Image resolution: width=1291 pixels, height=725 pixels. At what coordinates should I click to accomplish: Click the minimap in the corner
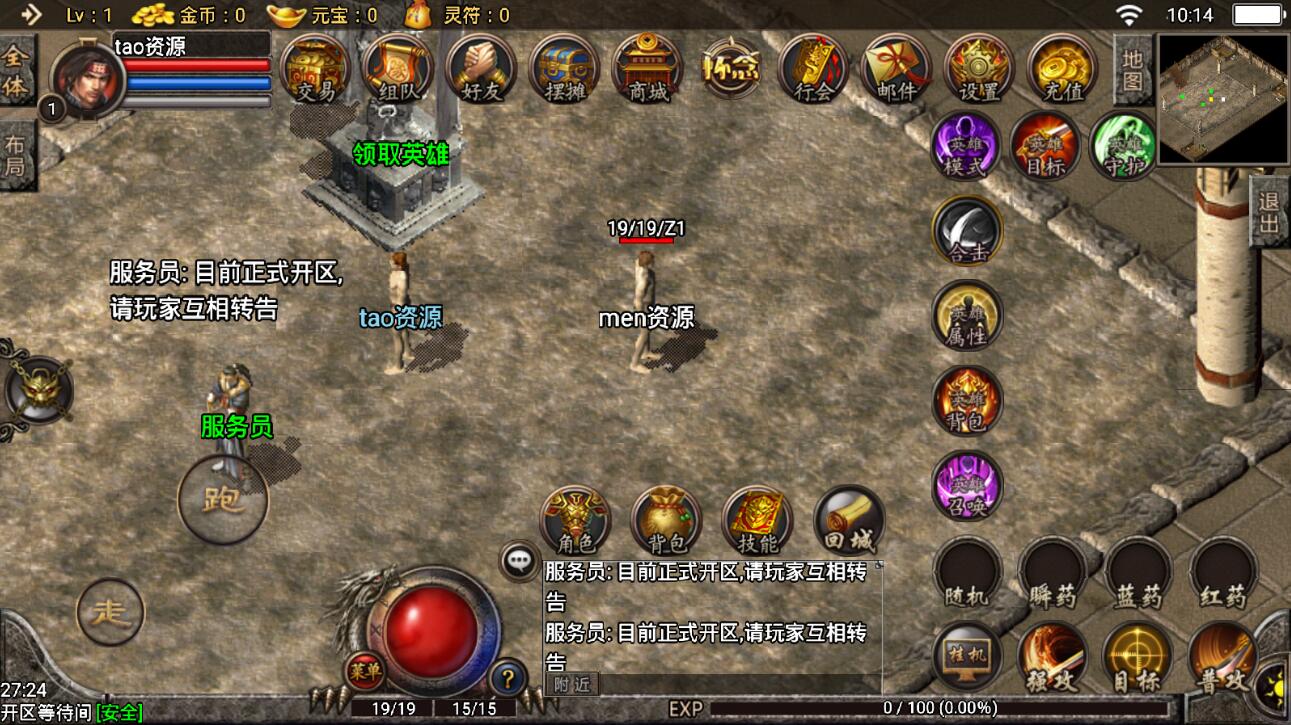[1222, 98]
